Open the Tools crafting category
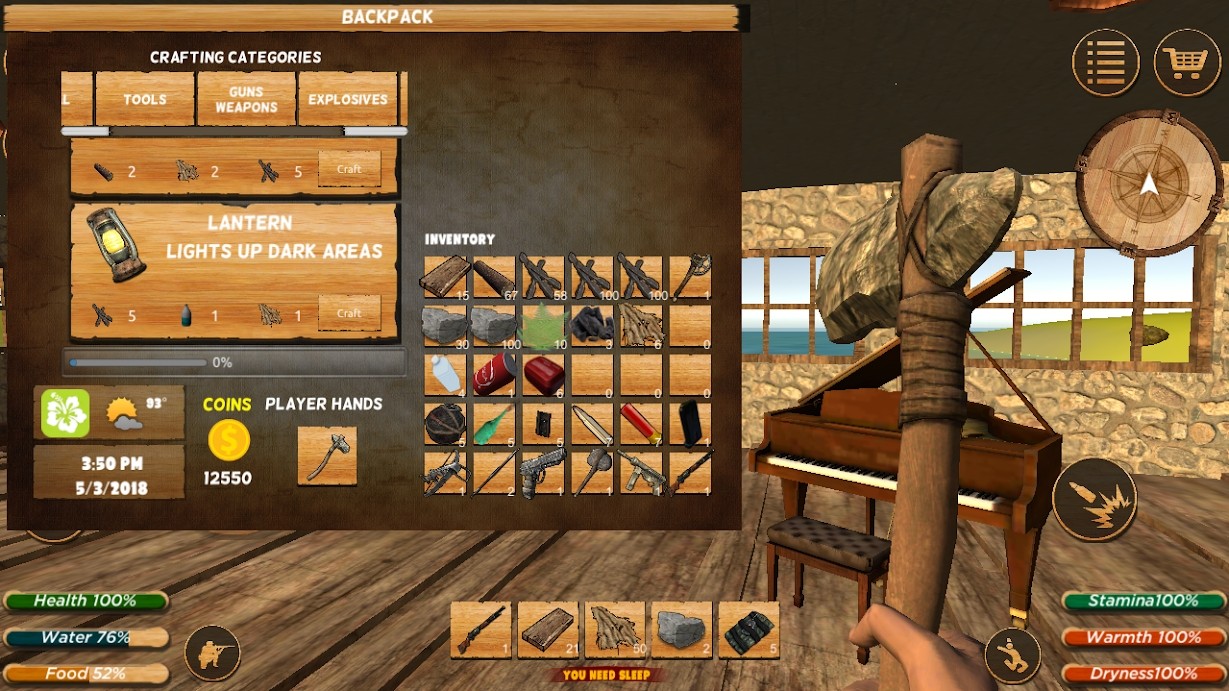This screenshot has height=691, width=1229. point(145,99)
